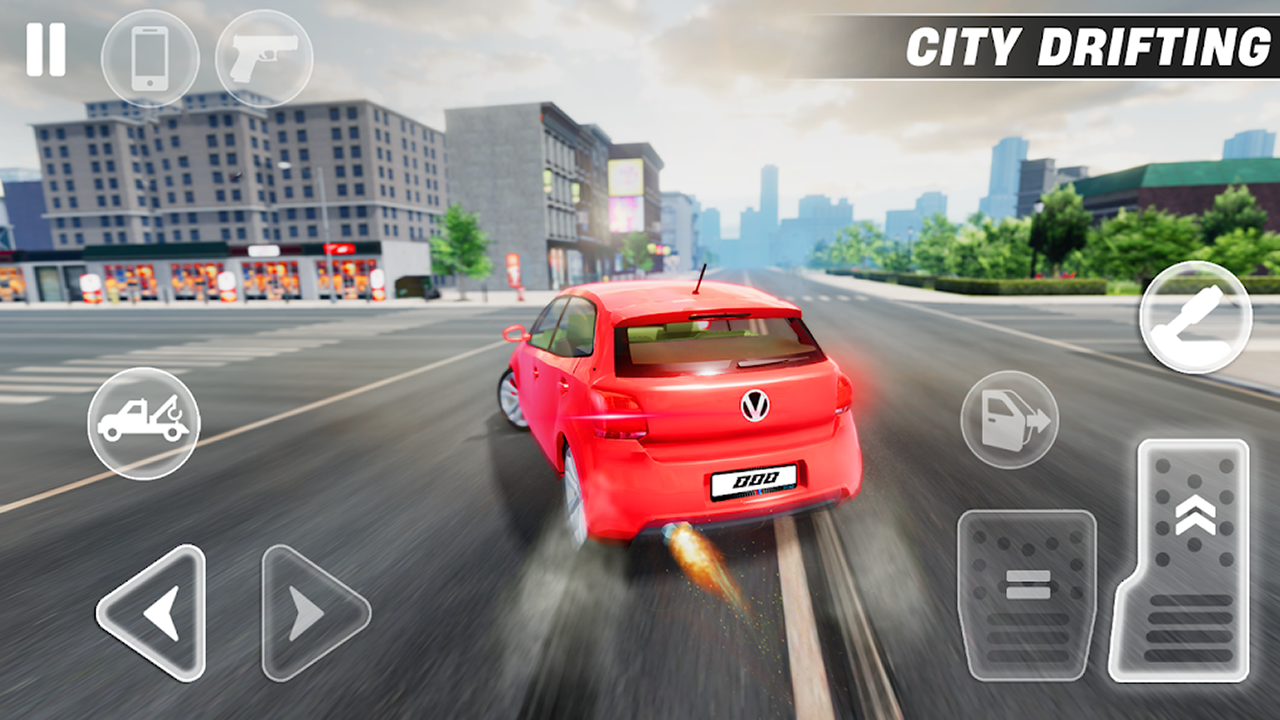
Task: Toggle the phone display on
Action: 148,58
